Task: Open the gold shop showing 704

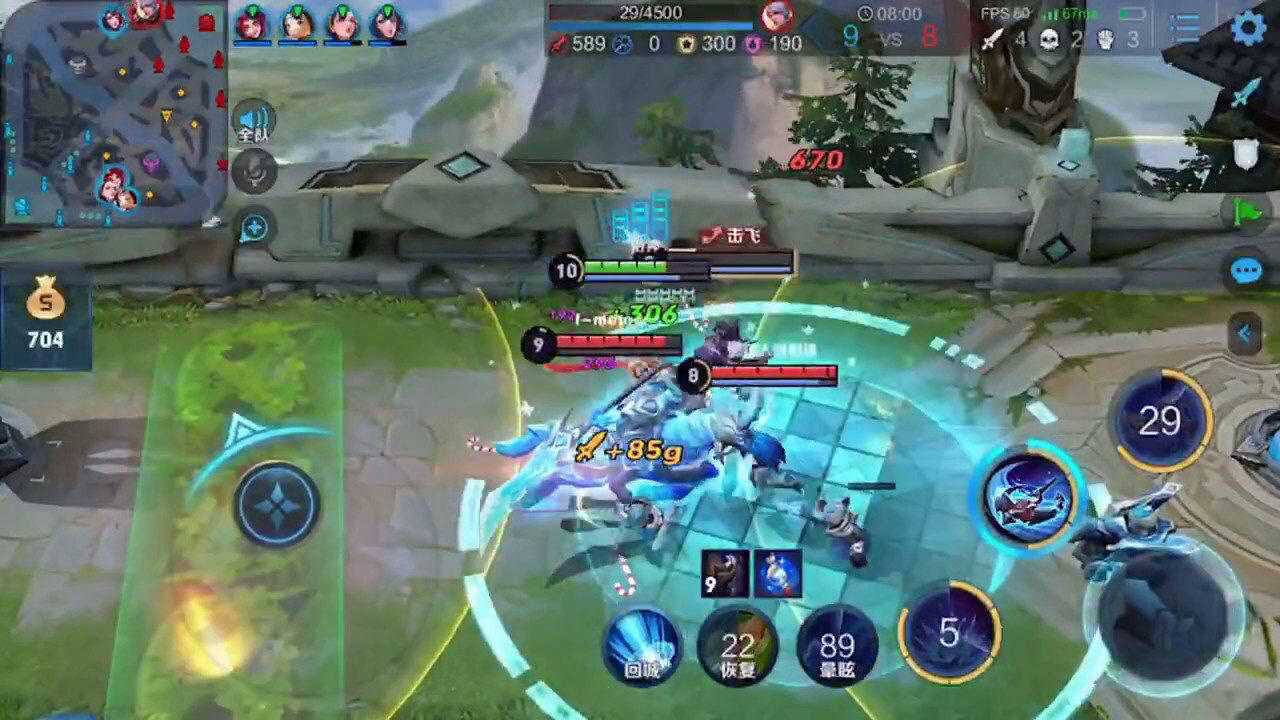Action: pyautogui.click(x=45, y=315)
